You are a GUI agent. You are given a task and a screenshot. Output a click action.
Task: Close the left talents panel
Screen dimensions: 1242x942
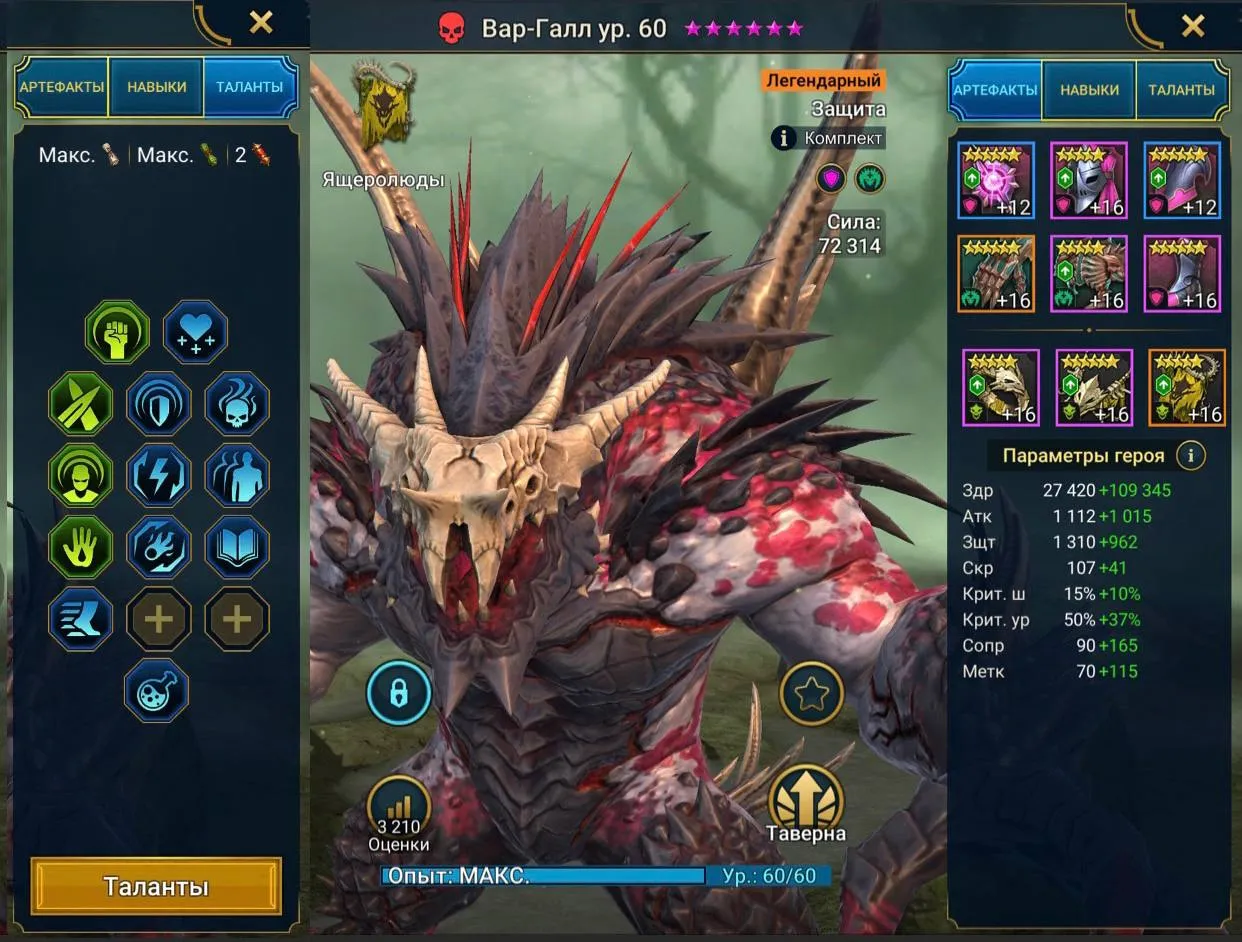click(x=261, y=23)
